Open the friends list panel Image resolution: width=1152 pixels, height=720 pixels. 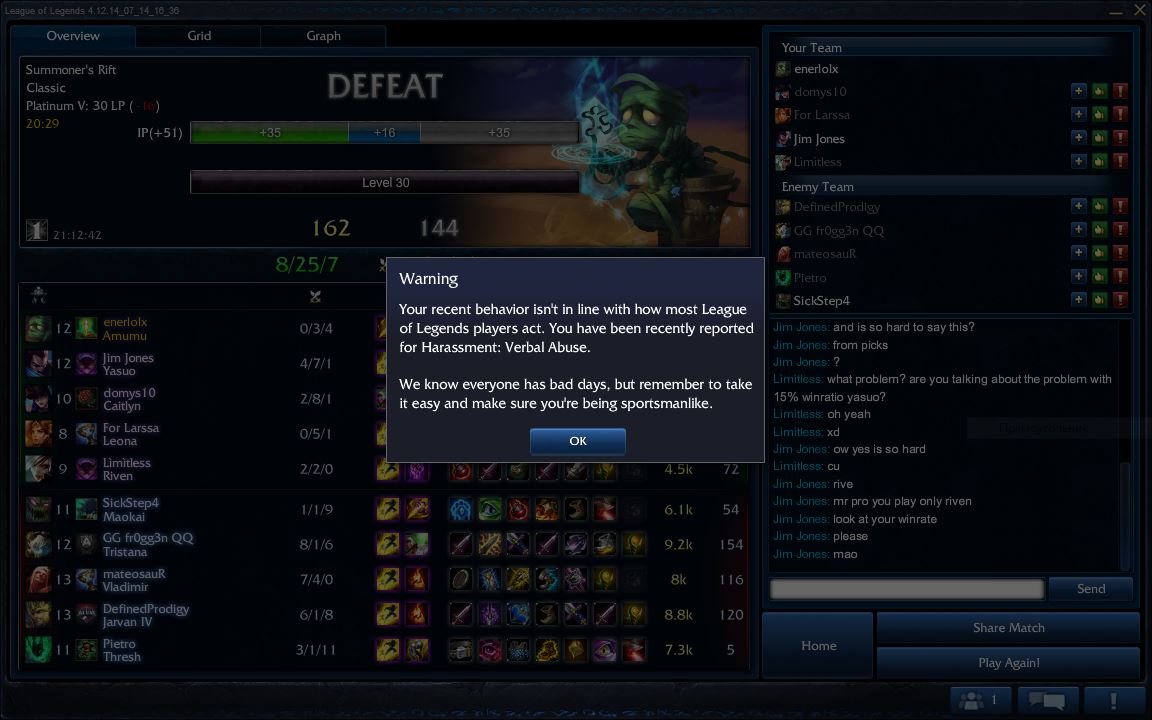(x=980, y=700)
